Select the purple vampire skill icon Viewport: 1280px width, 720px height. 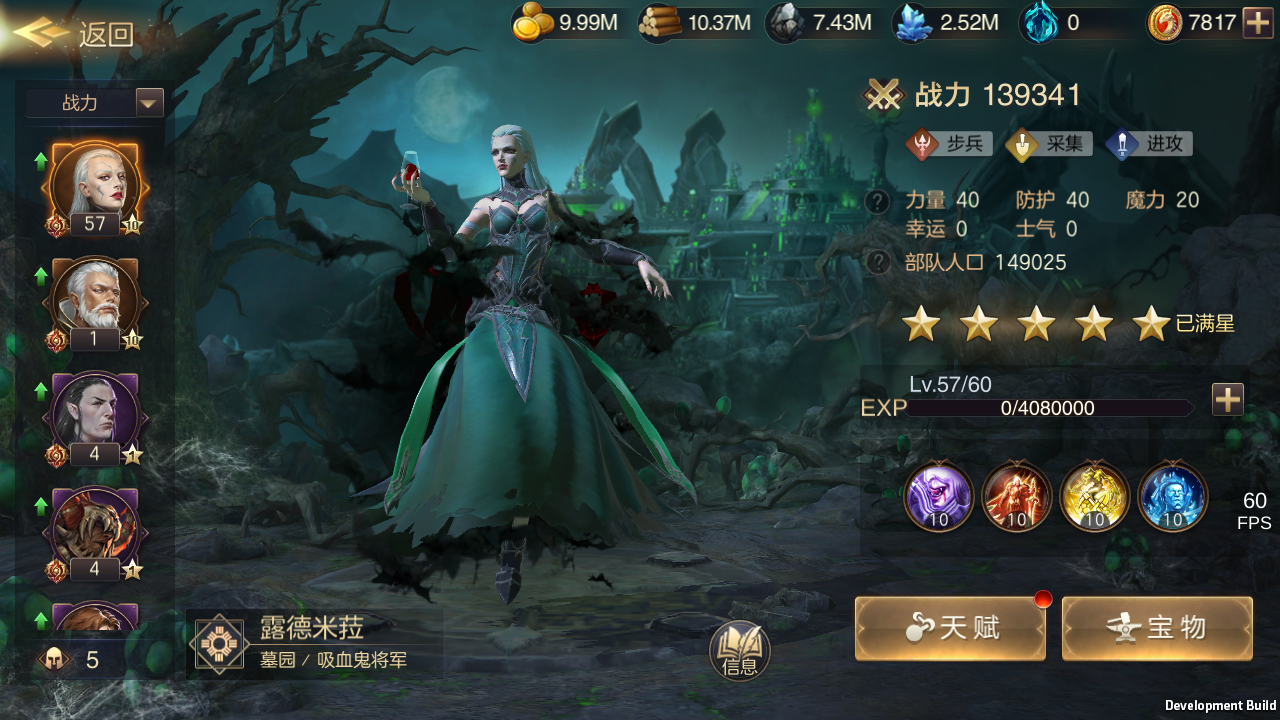[938, 497]
